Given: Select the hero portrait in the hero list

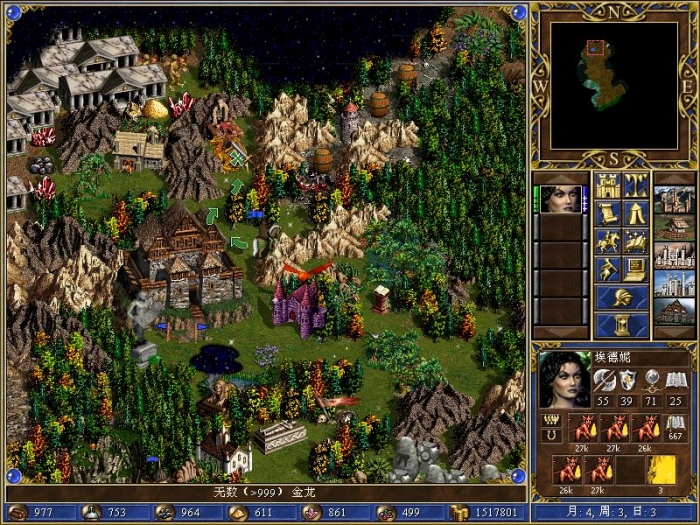Looking at the screenshot, I should click(562, 198).
